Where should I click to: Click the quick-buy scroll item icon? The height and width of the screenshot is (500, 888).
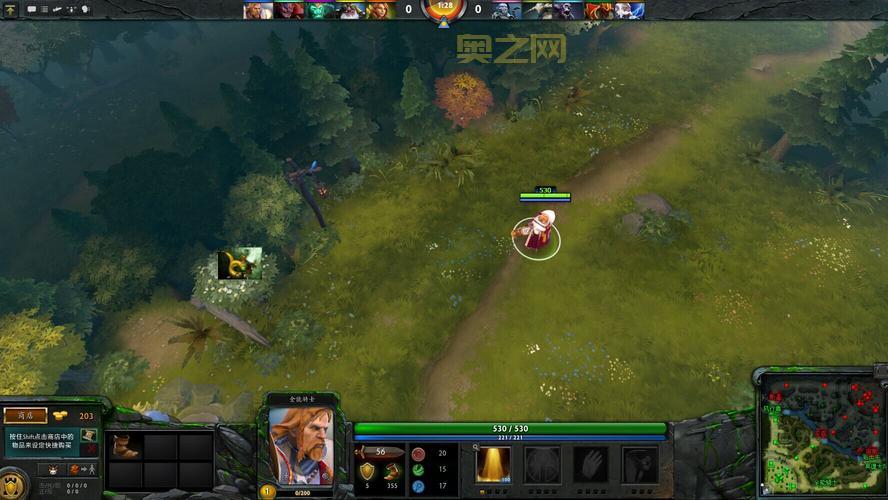click(89, 437)
